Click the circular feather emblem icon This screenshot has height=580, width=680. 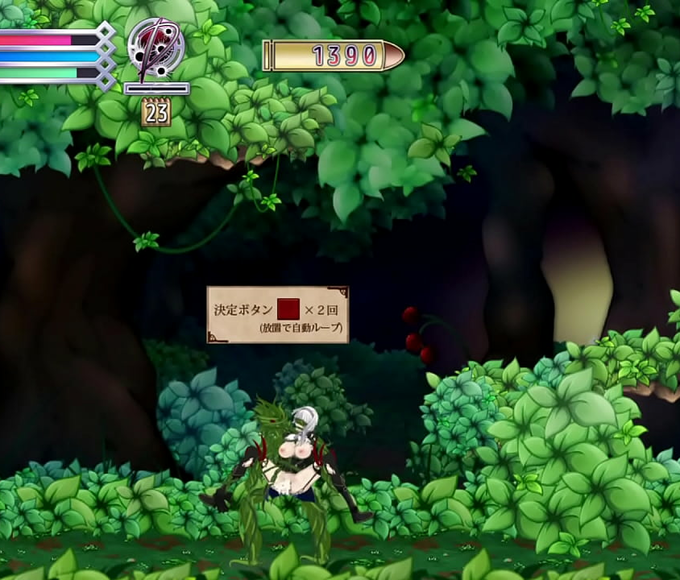click(156, 48)
